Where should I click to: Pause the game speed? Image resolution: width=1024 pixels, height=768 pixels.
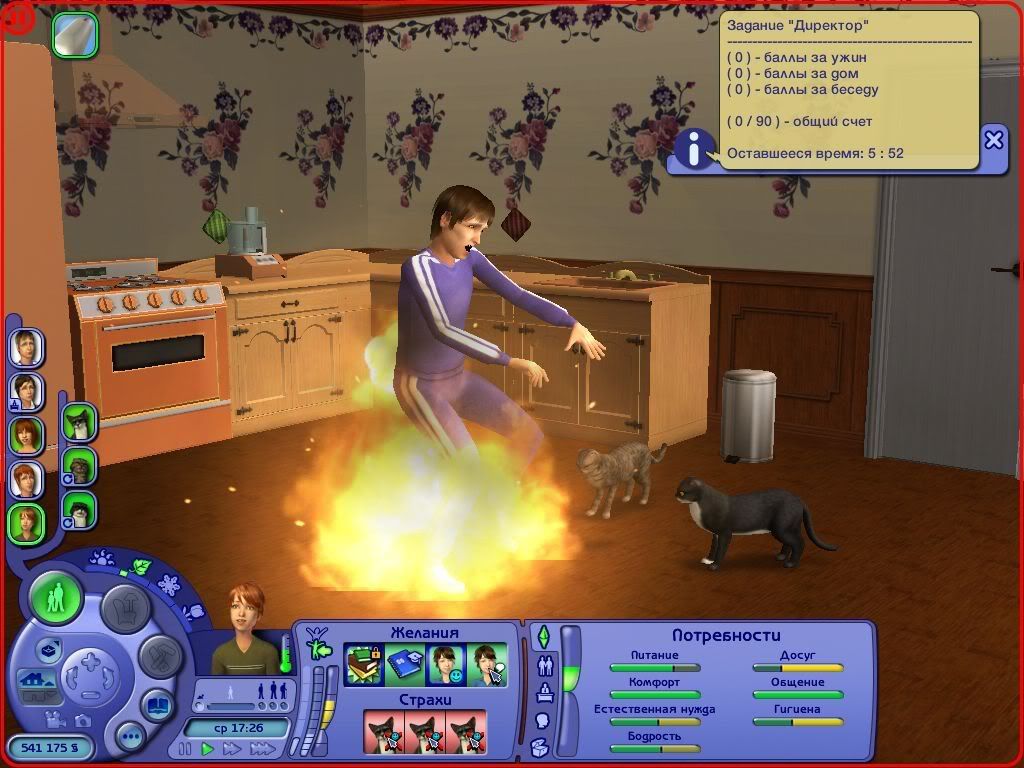coord(185,748)
